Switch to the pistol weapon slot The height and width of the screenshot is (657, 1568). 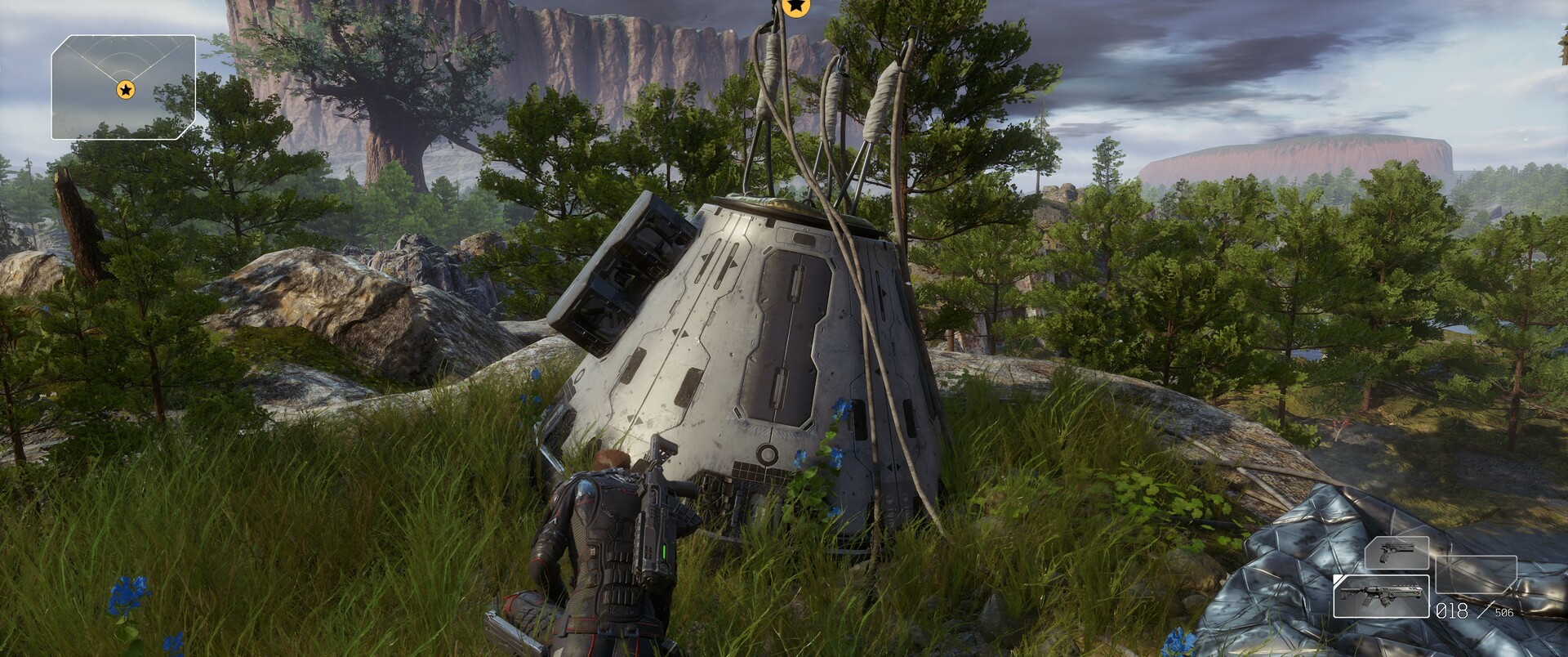point(1396,553)
